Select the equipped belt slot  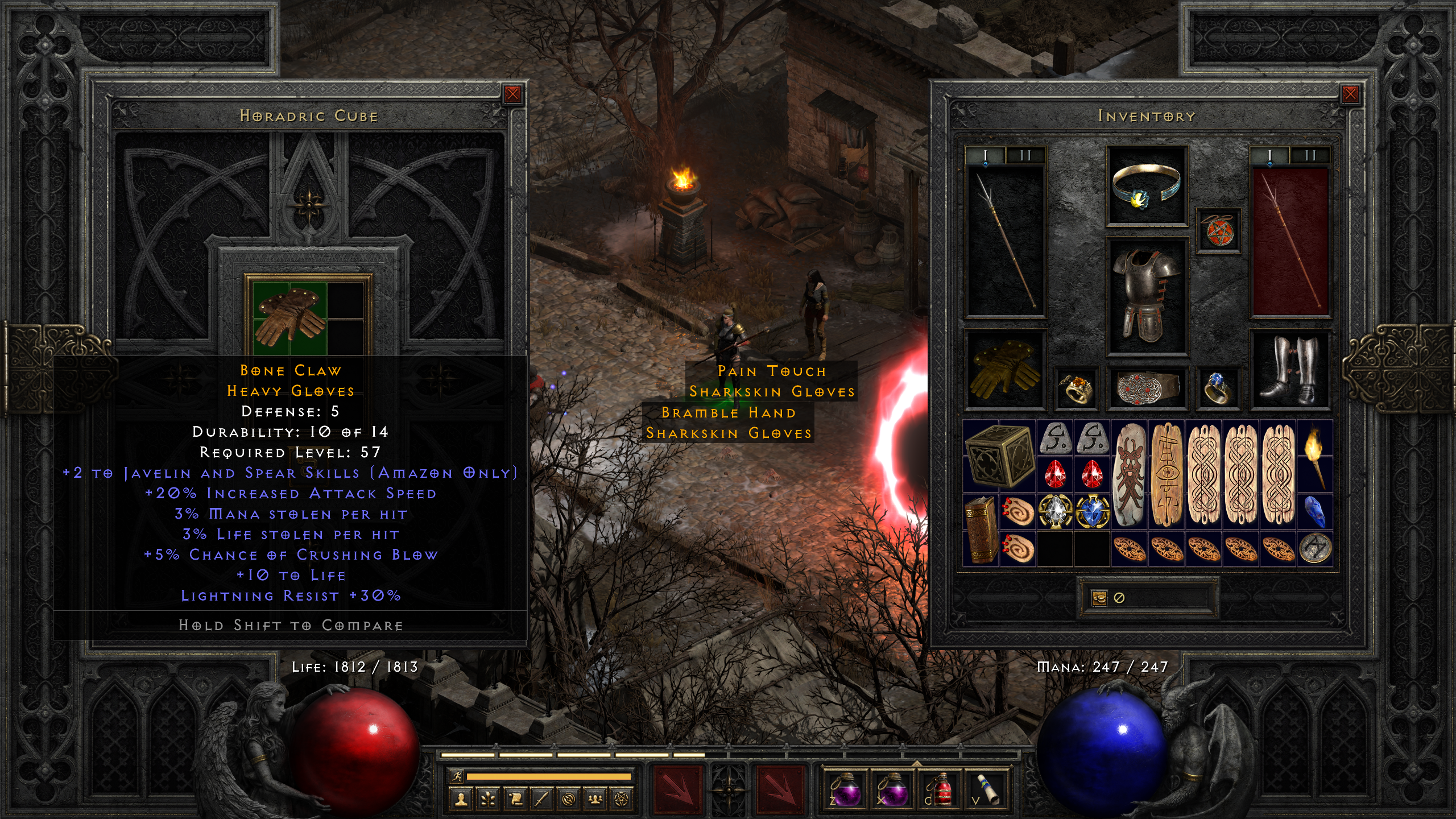coord(1146,388)
